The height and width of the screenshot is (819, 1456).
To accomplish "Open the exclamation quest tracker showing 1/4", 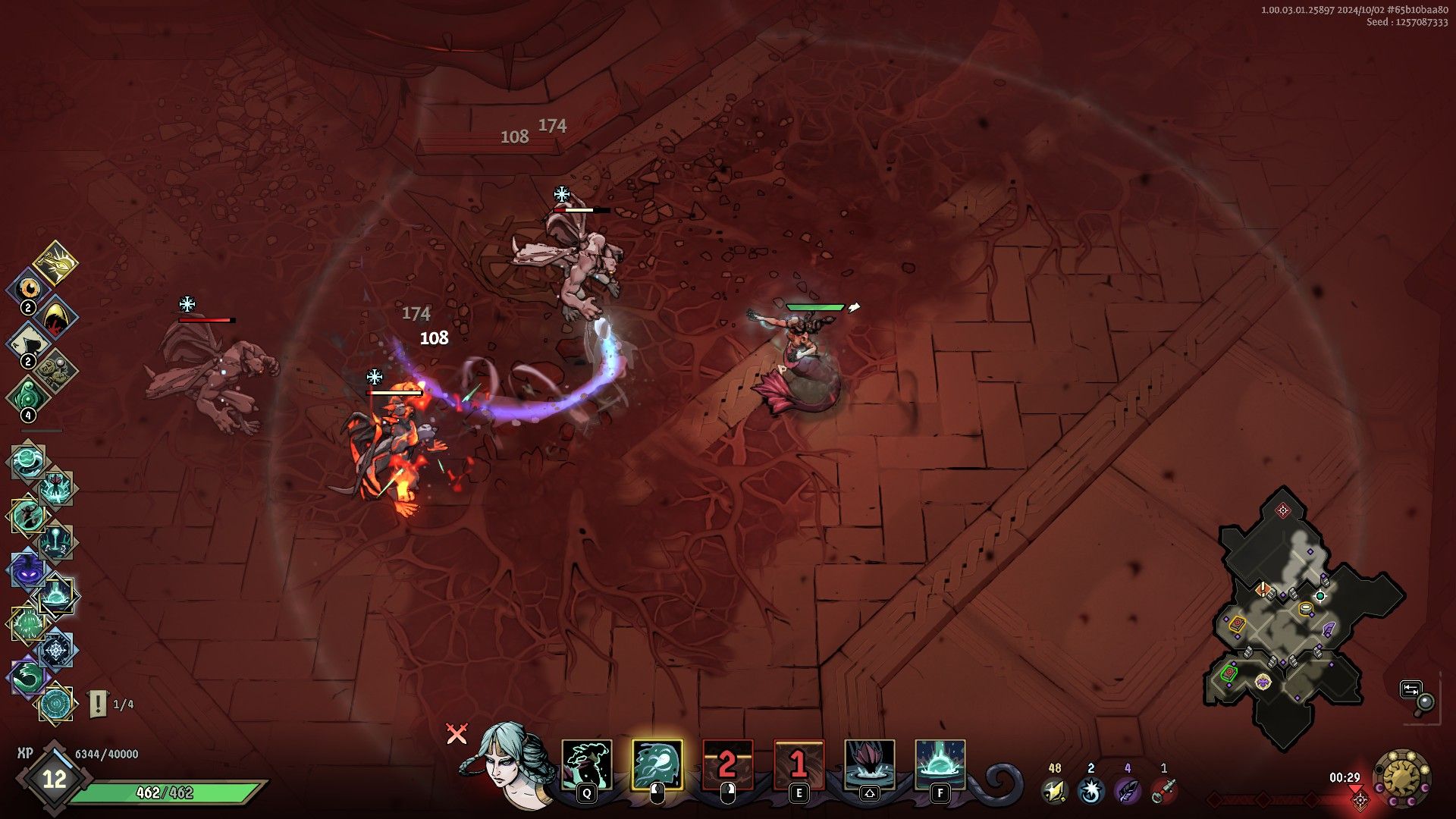I will pos(99,704).
